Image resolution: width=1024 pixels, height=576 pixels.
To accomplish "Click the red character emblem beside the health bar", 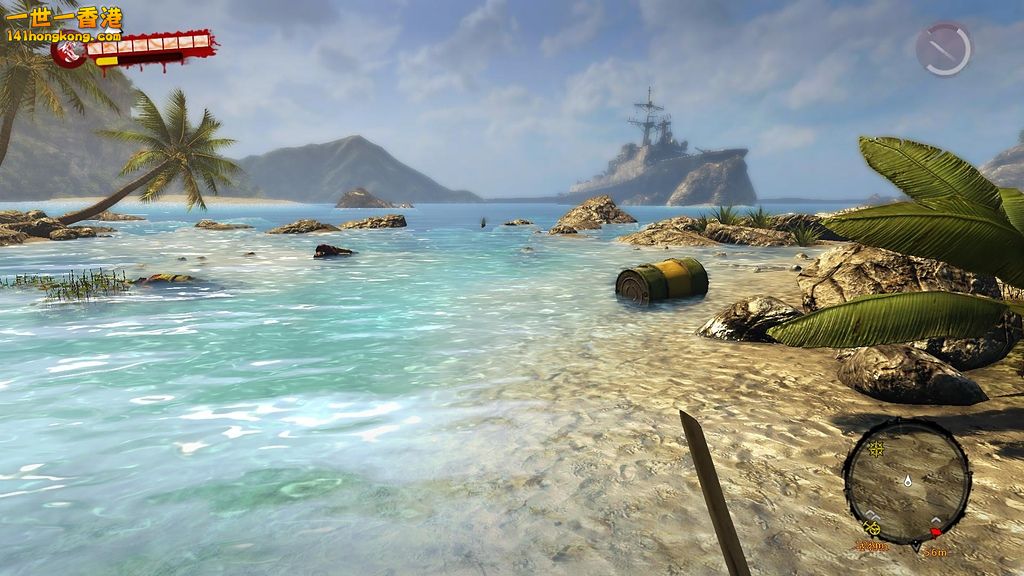I will tap(69, 53).
